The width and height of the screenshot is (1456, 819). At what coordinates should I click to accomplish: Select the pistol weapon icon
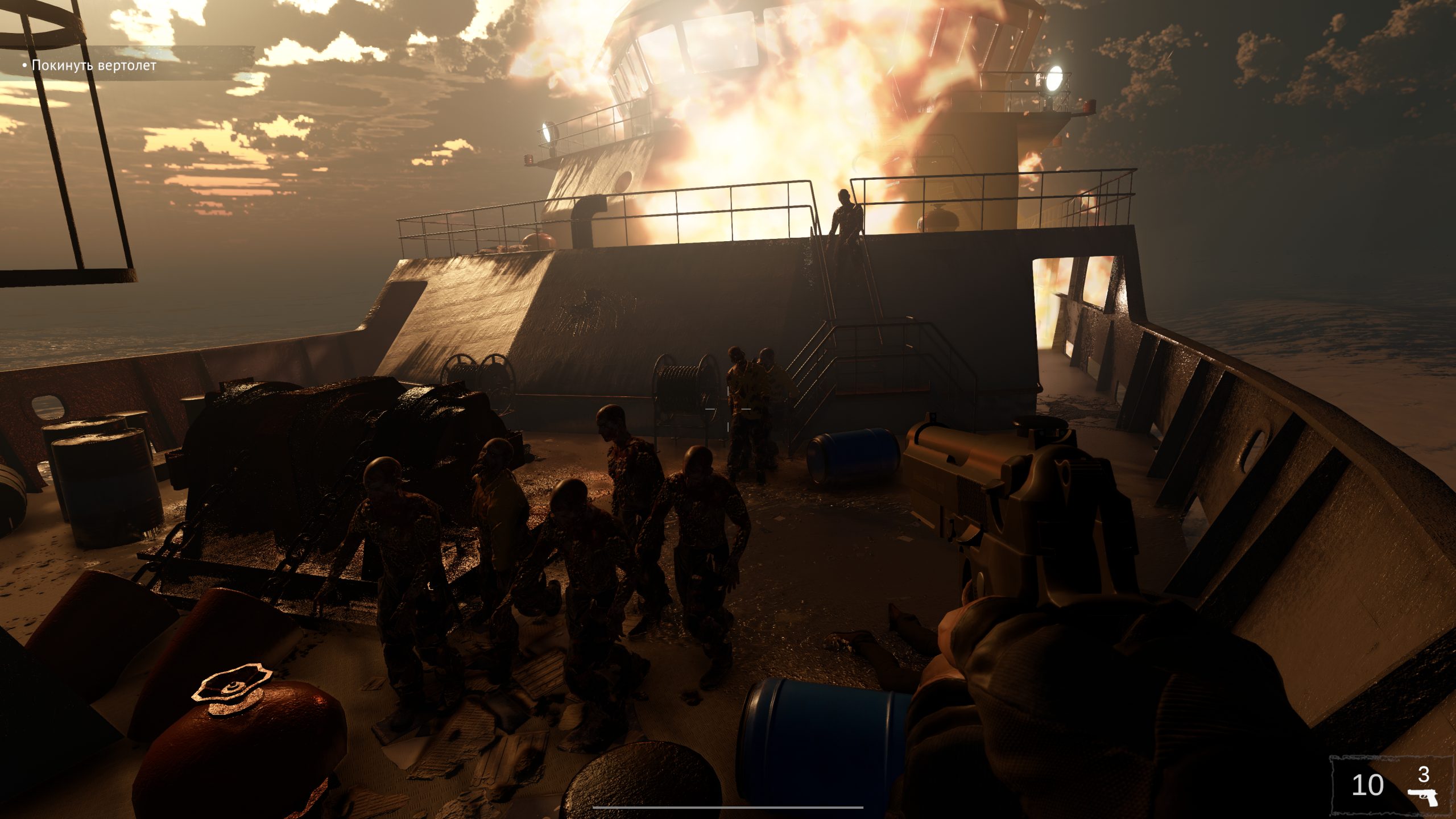coord(1422,797)
